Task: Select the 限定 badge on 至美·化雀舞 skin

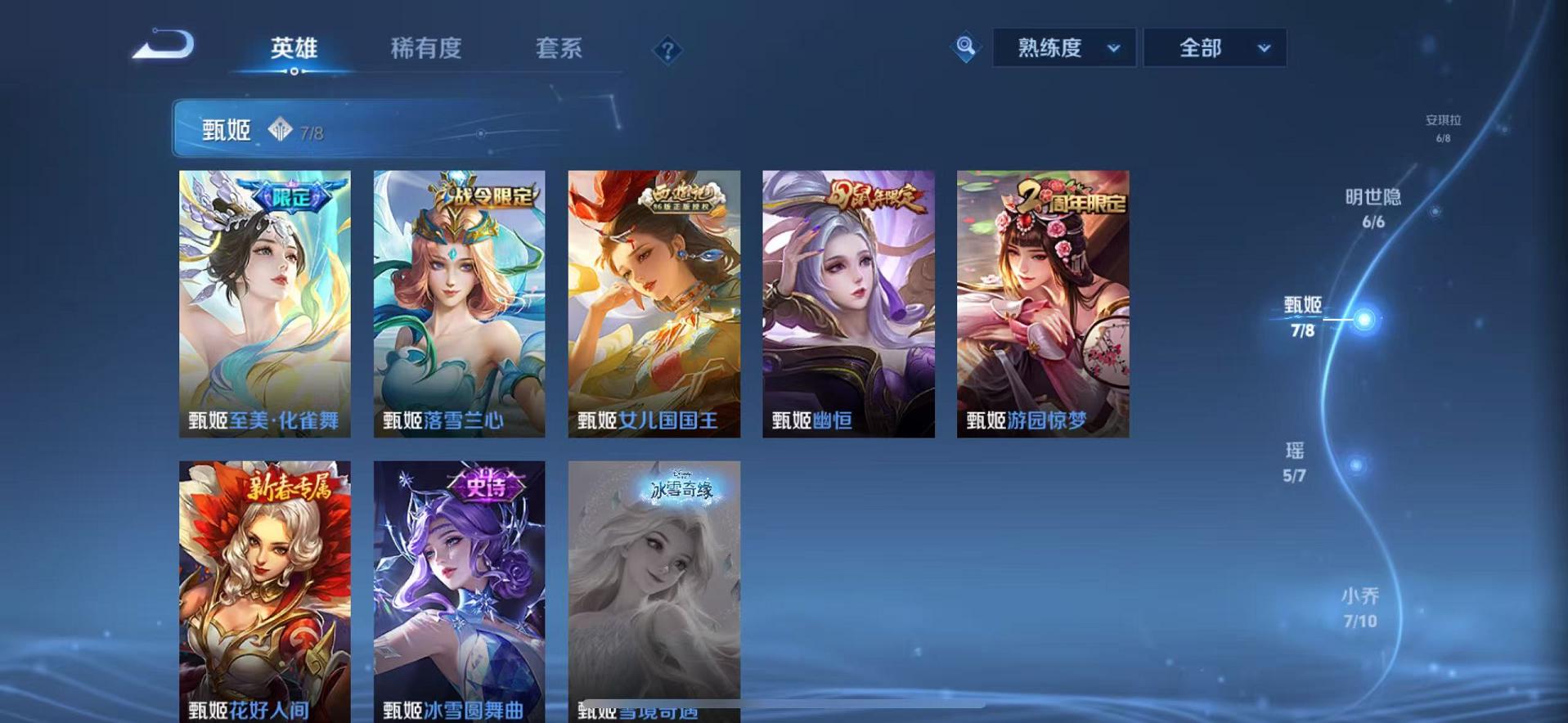Action: [x=294, y=196]
